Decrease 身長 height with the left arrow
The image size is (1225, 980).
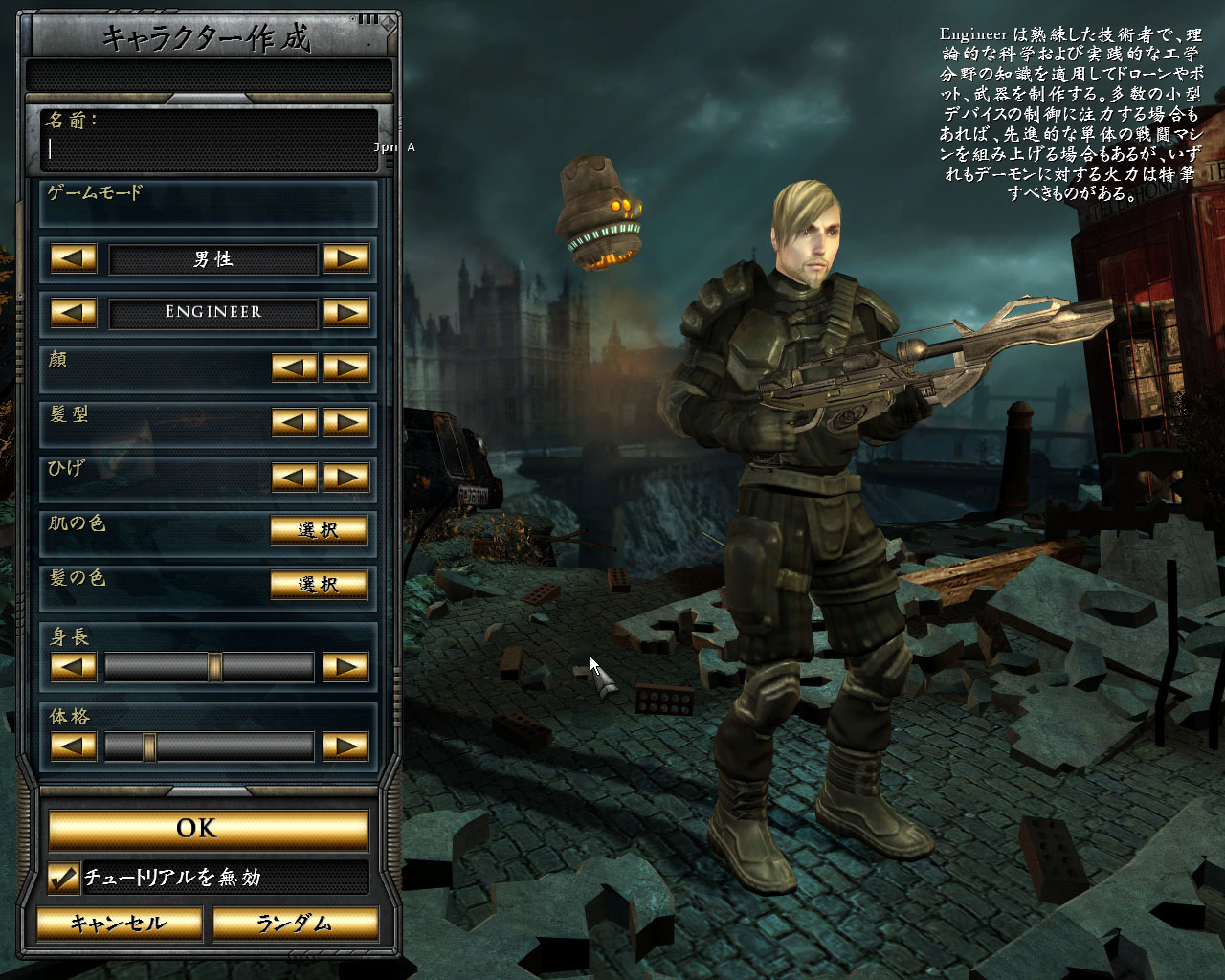pyautogui.click(x=73, y=667)
